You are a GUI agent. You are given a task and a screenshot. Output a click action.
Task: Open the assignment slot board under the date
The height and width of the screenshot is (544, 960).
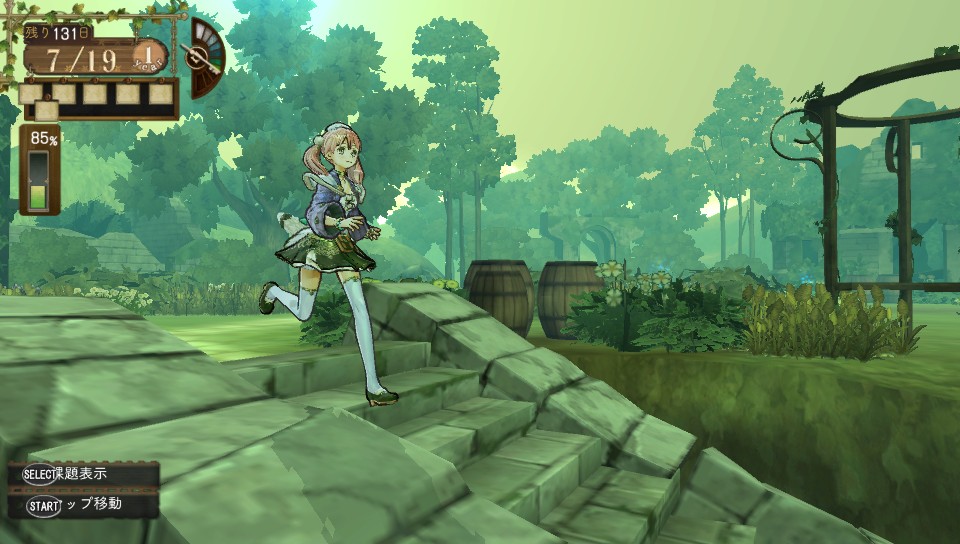[98, 98]
